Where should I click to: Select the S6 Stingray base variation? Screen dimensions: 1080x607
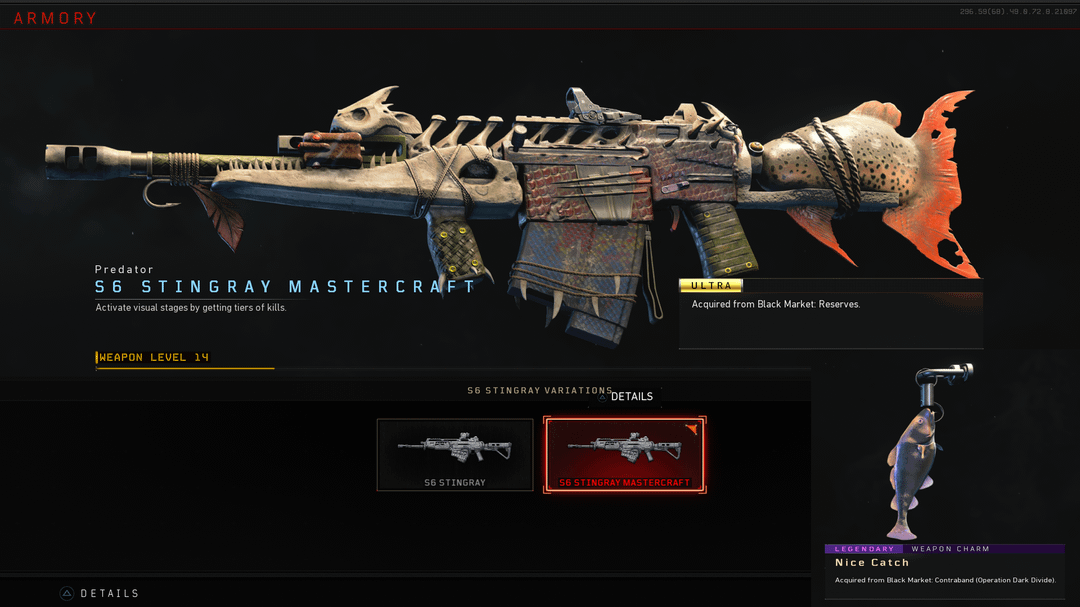pos(455,455)
